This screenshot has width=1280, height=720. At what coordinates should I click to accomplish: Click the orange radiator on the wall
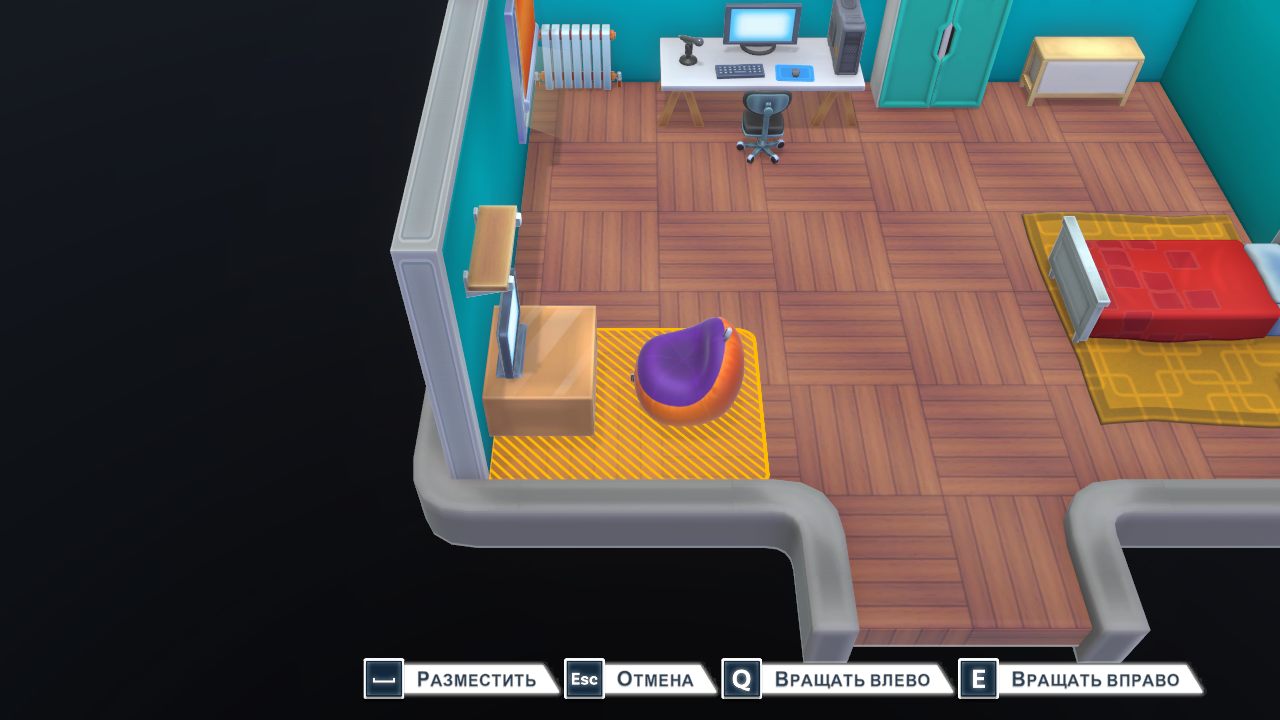pyautogui.click(x=573, y=55)
